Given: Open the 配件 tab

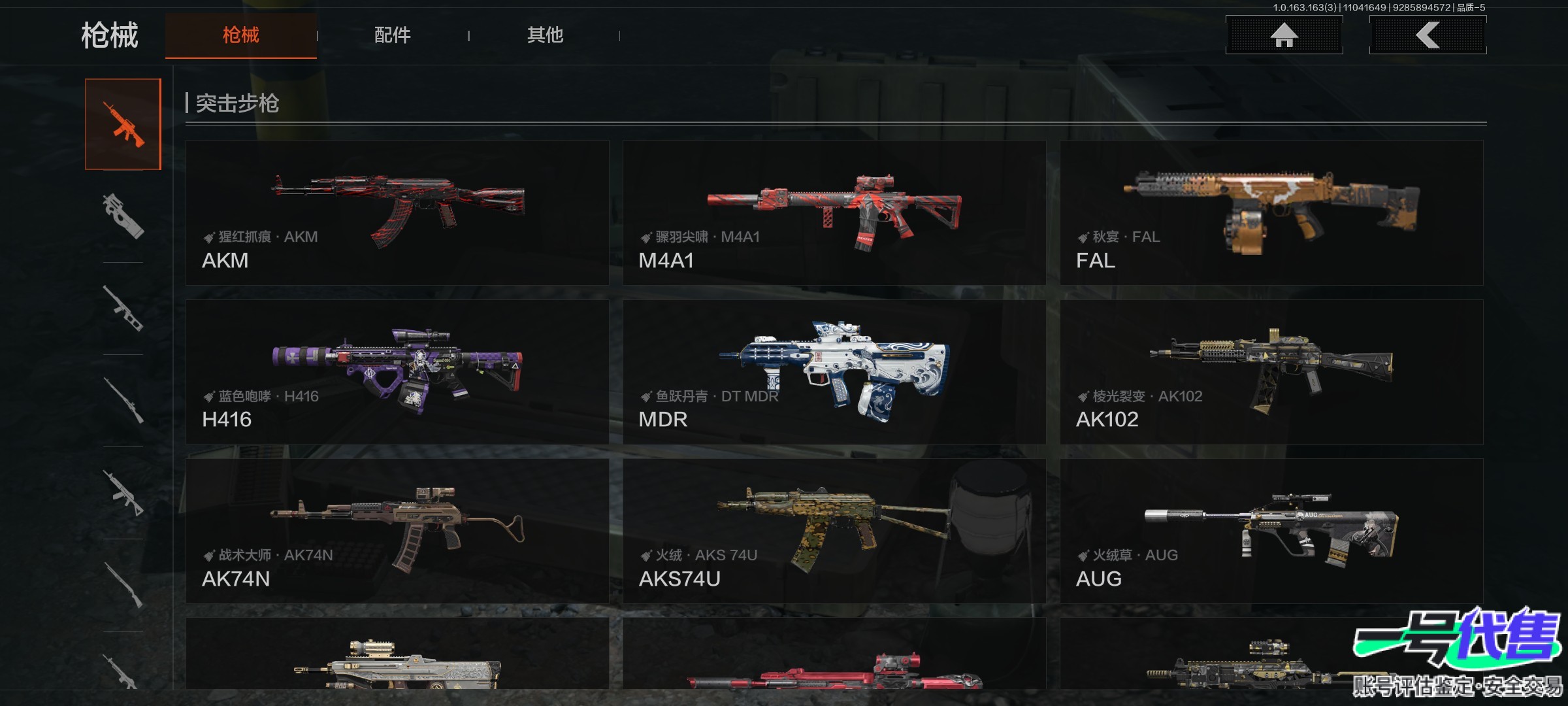Looking at the screenshot, I should click(x=392, y=35).
